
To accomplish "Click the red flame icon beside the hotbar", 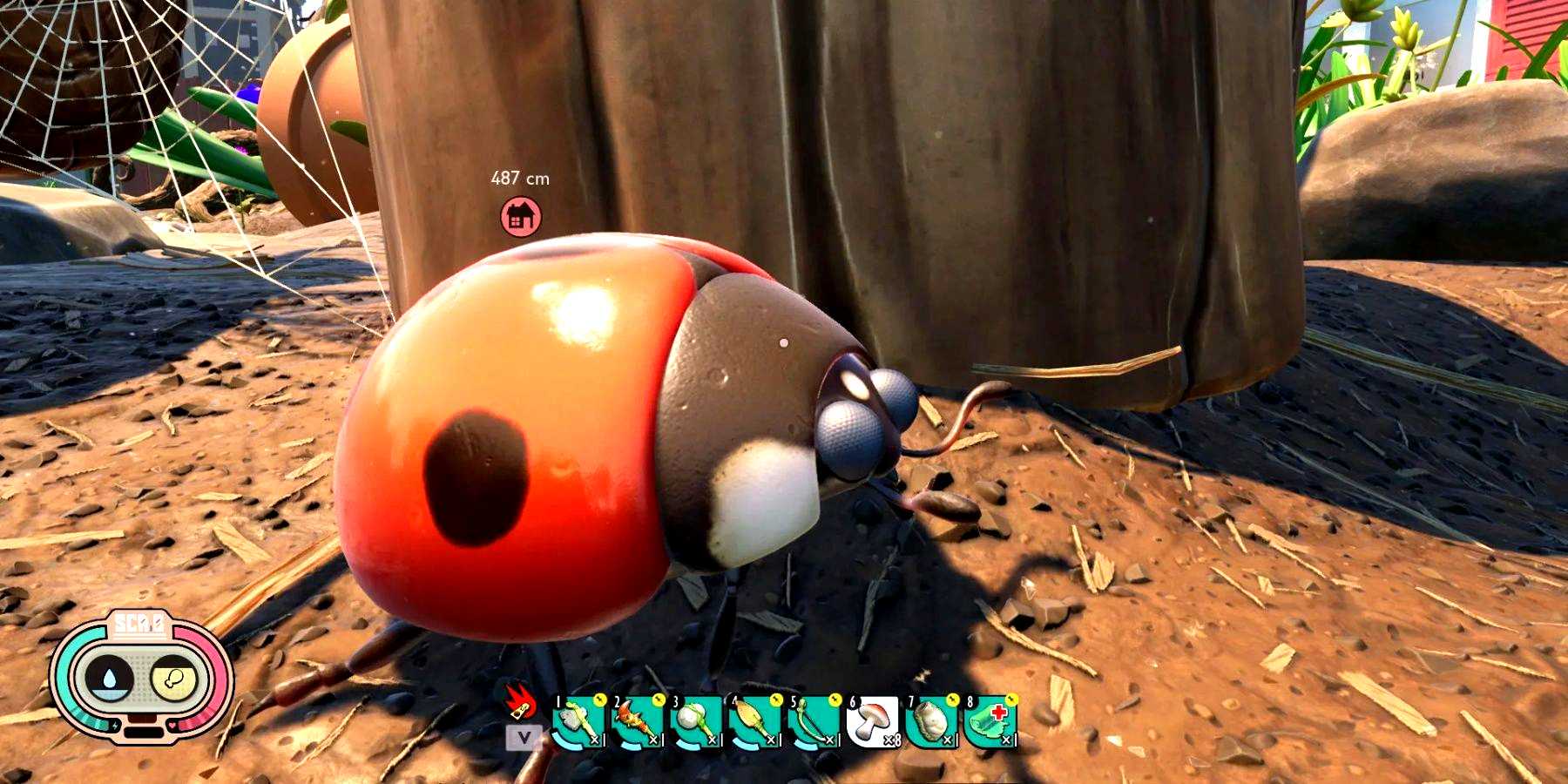I will [x=520, y=702].
